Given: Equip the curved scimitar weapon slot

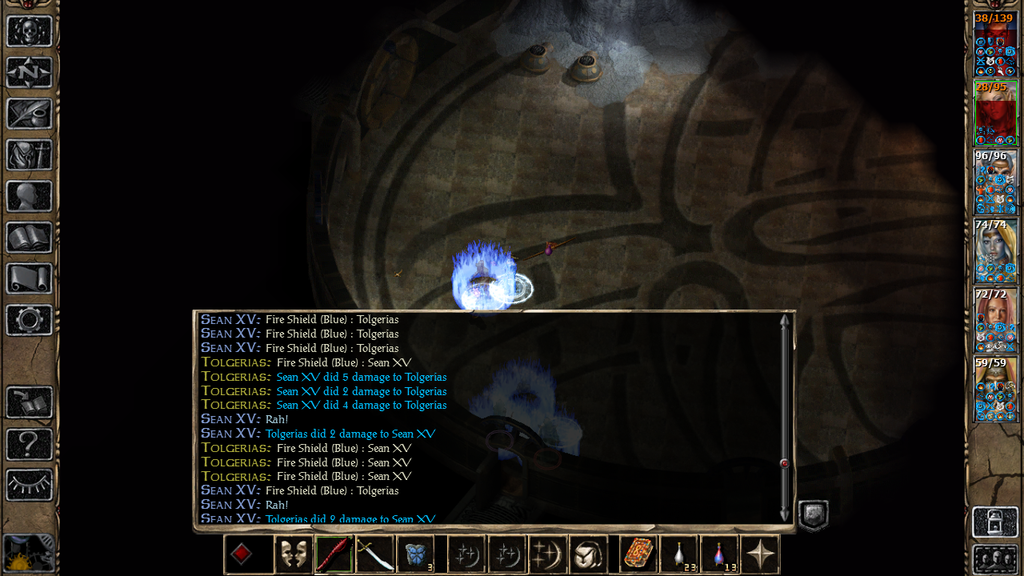Looking at the screenshot, I should pos(375,554).
